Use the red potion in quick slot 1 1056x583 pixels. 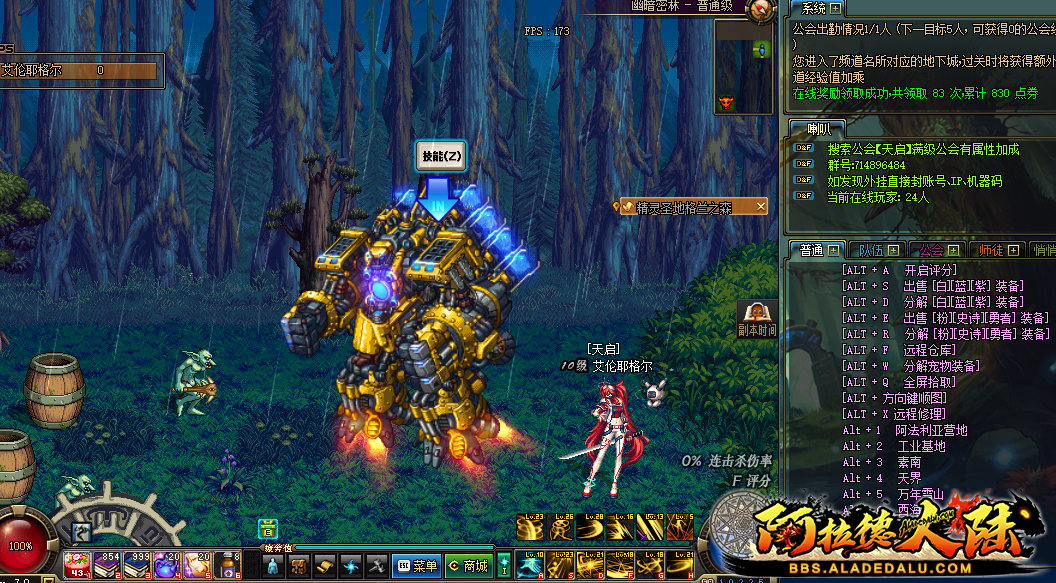point(77,565)
